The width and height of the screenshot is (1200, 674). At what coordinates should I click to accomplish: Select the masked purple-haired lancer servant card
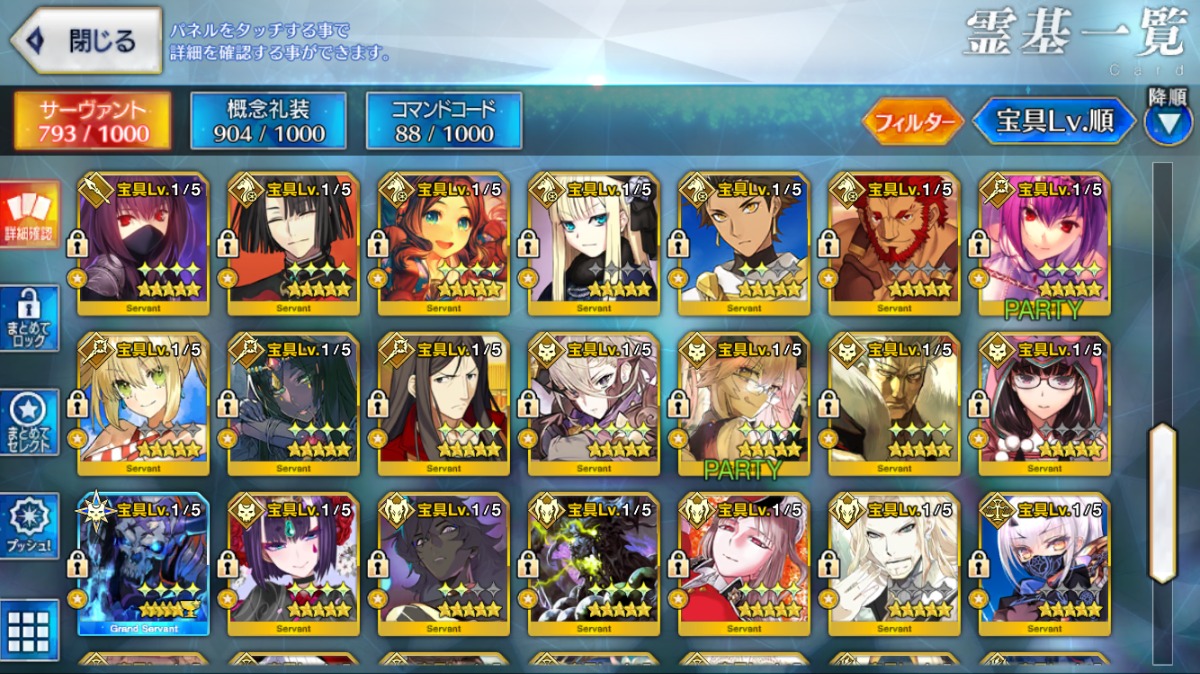[x=143, y=244]
